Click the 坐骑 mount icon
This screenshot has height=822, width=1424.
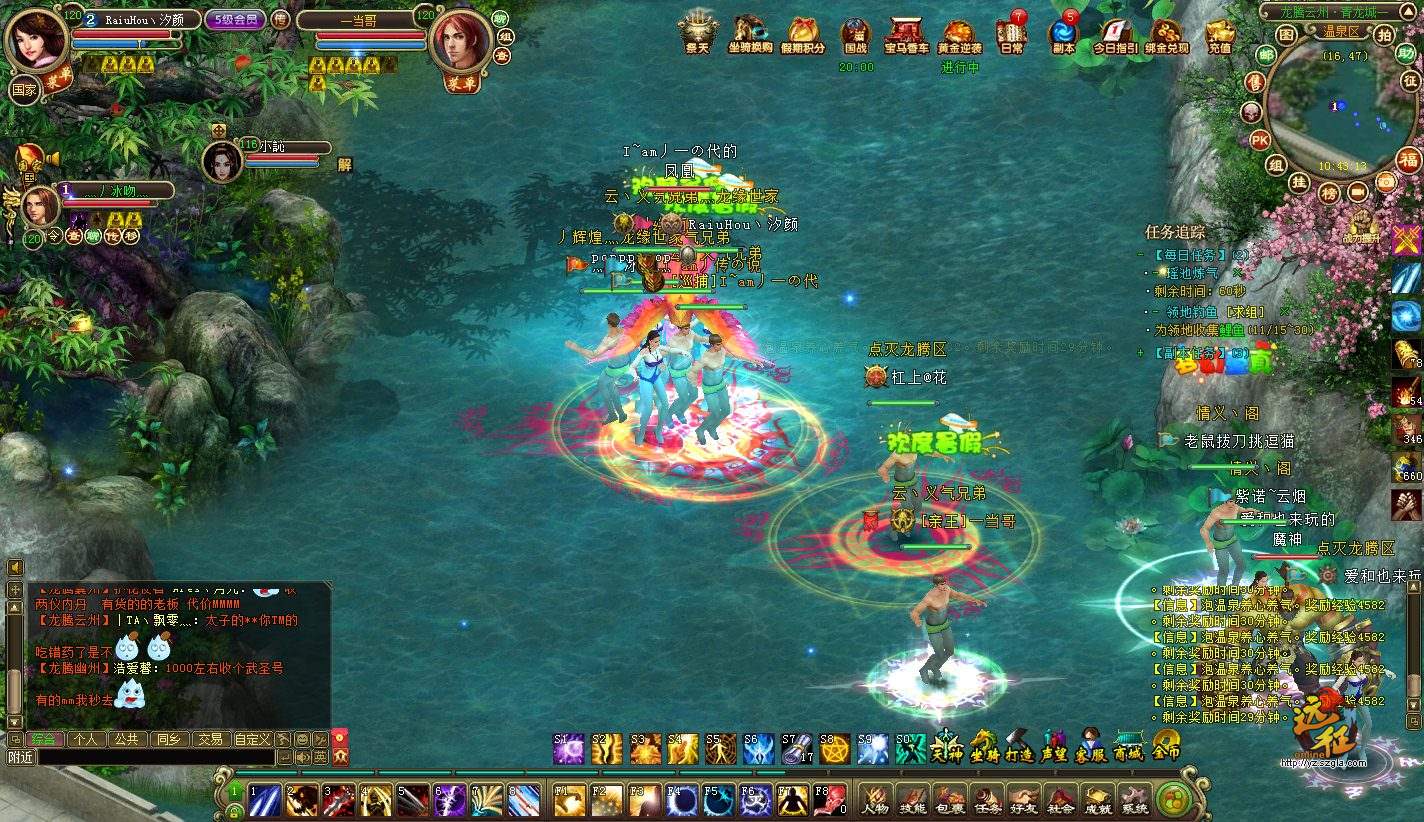pyautogui.click(x=984, y=746)
